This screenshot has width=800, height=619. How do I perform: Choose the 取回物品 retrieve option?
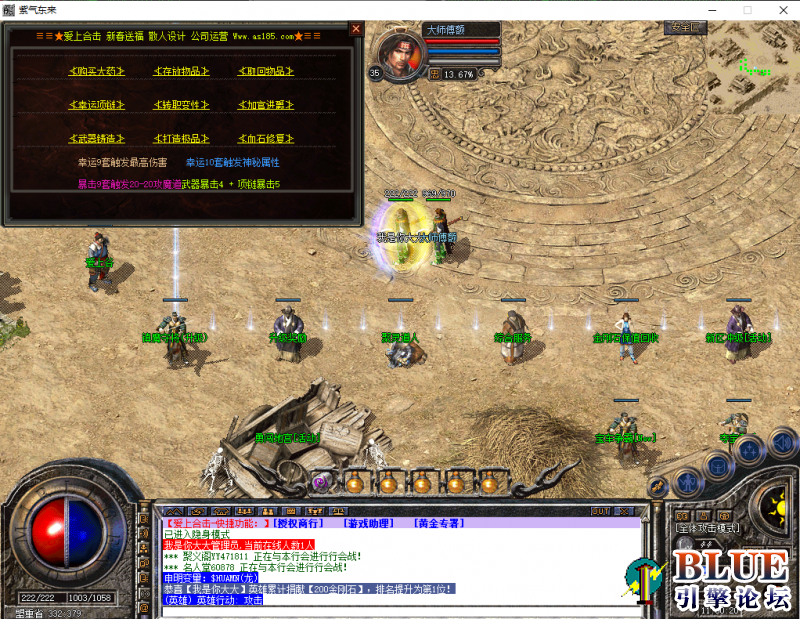265,71
